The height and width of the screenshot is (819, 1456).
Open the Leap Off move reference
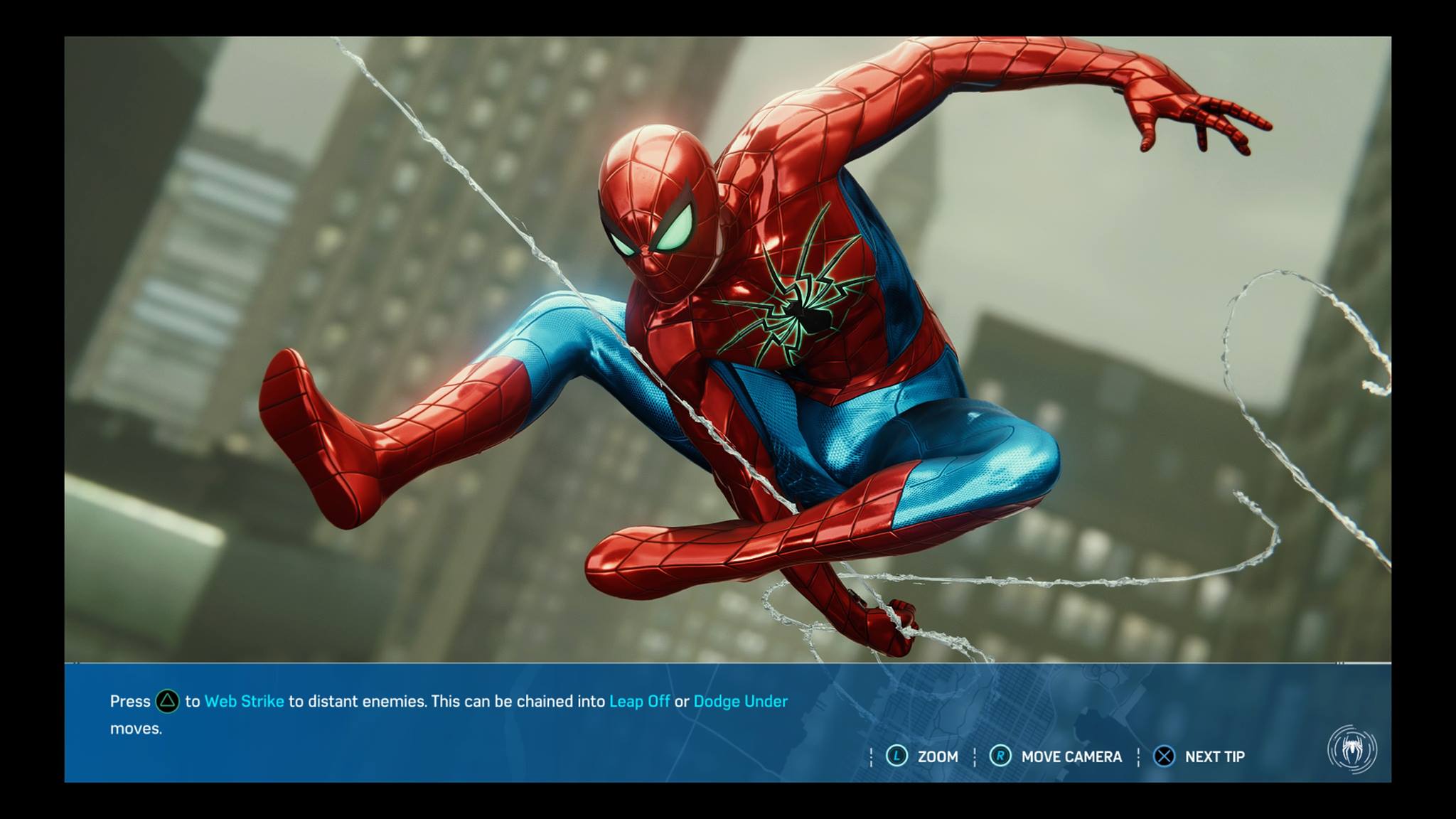(x=639, y=701)
